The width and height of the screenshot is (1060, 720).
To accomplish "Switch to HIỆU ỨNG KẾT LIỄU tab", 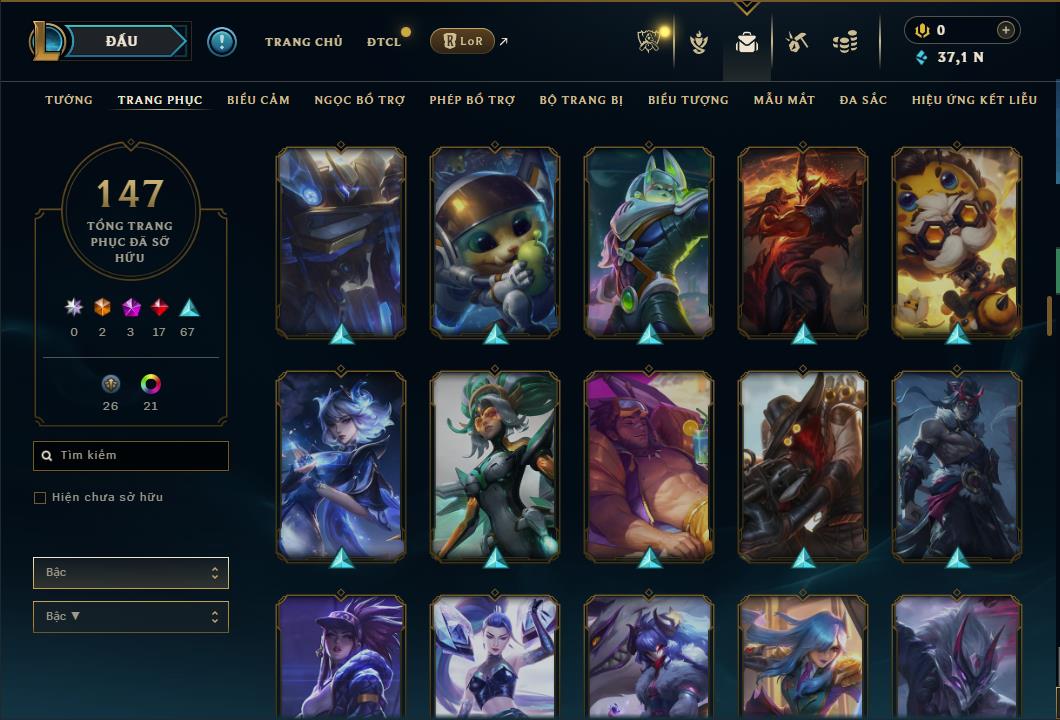I will tap(974, 100).
